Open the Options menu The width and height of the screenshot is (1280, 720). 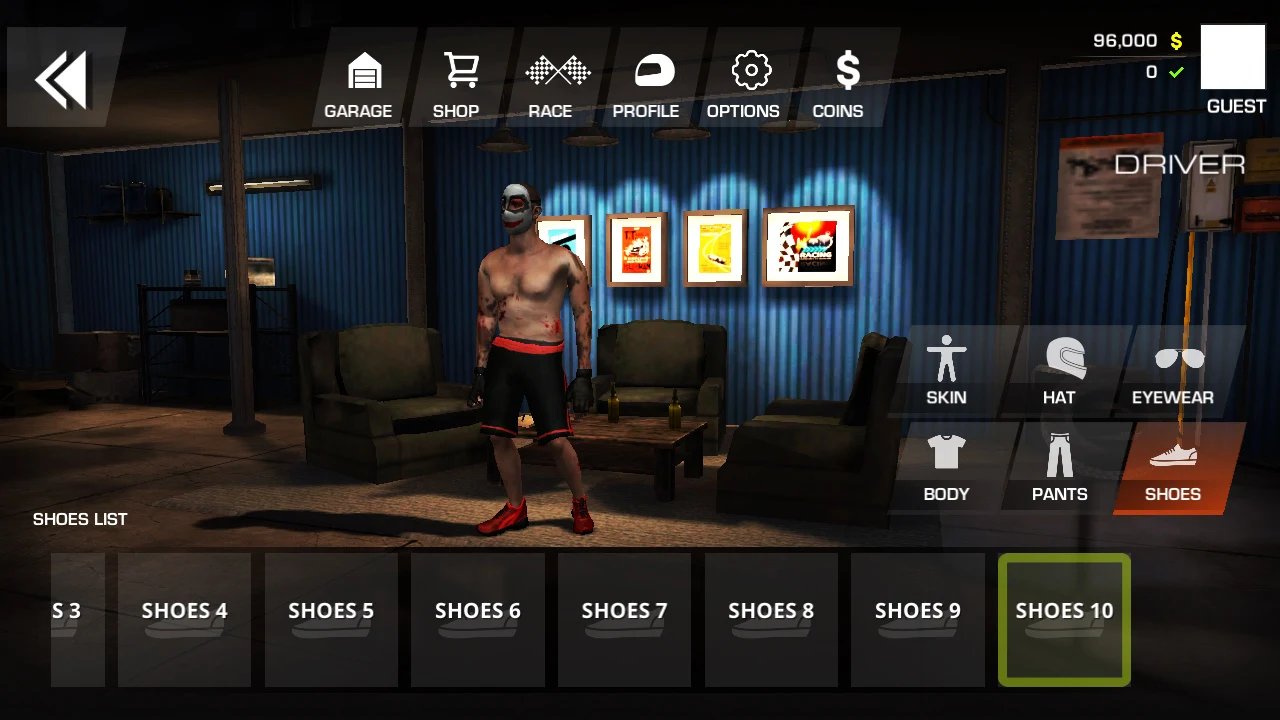(743, 85)
